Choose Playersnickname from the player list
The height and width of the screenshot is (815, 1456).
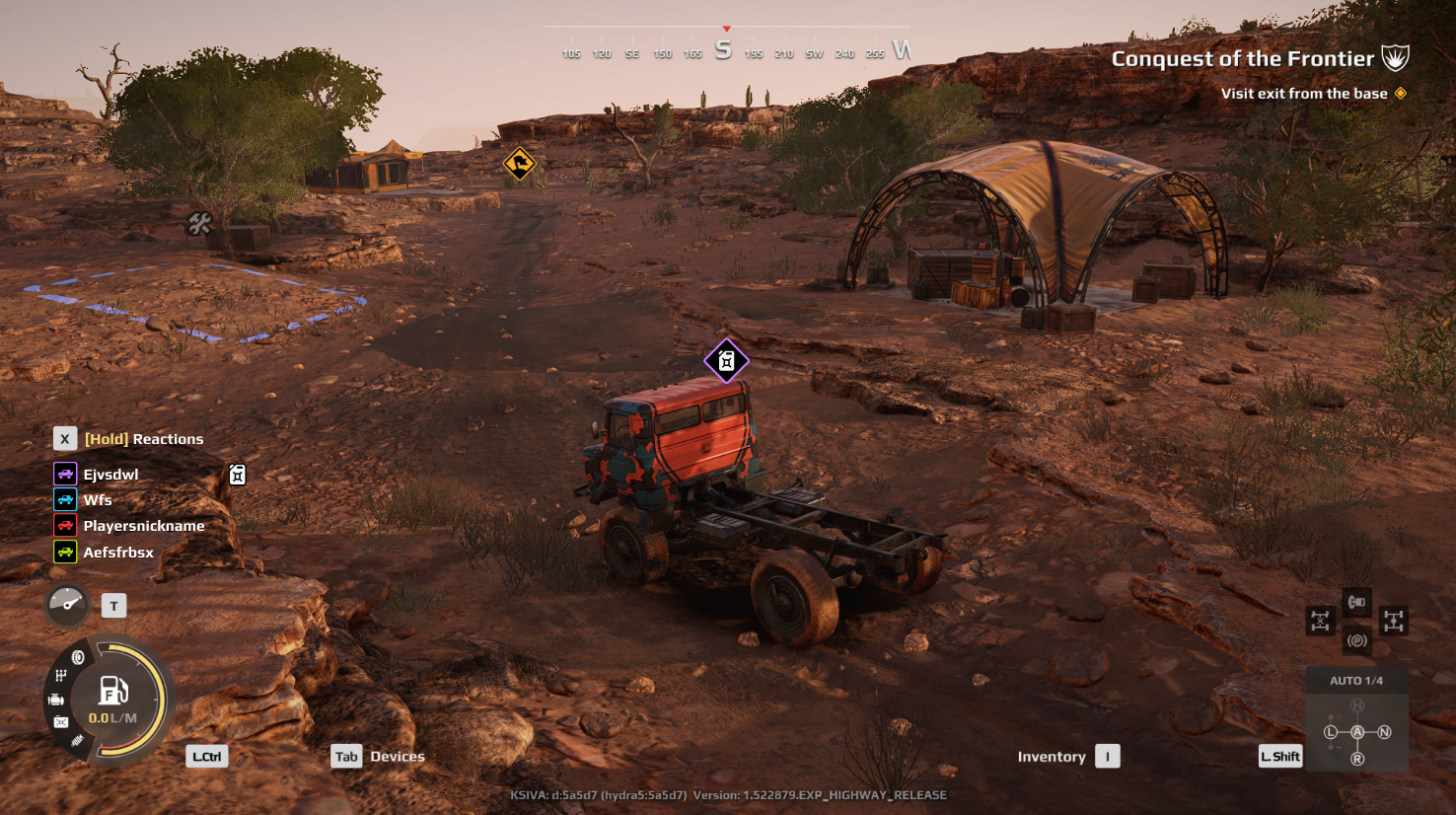point(143,526)
